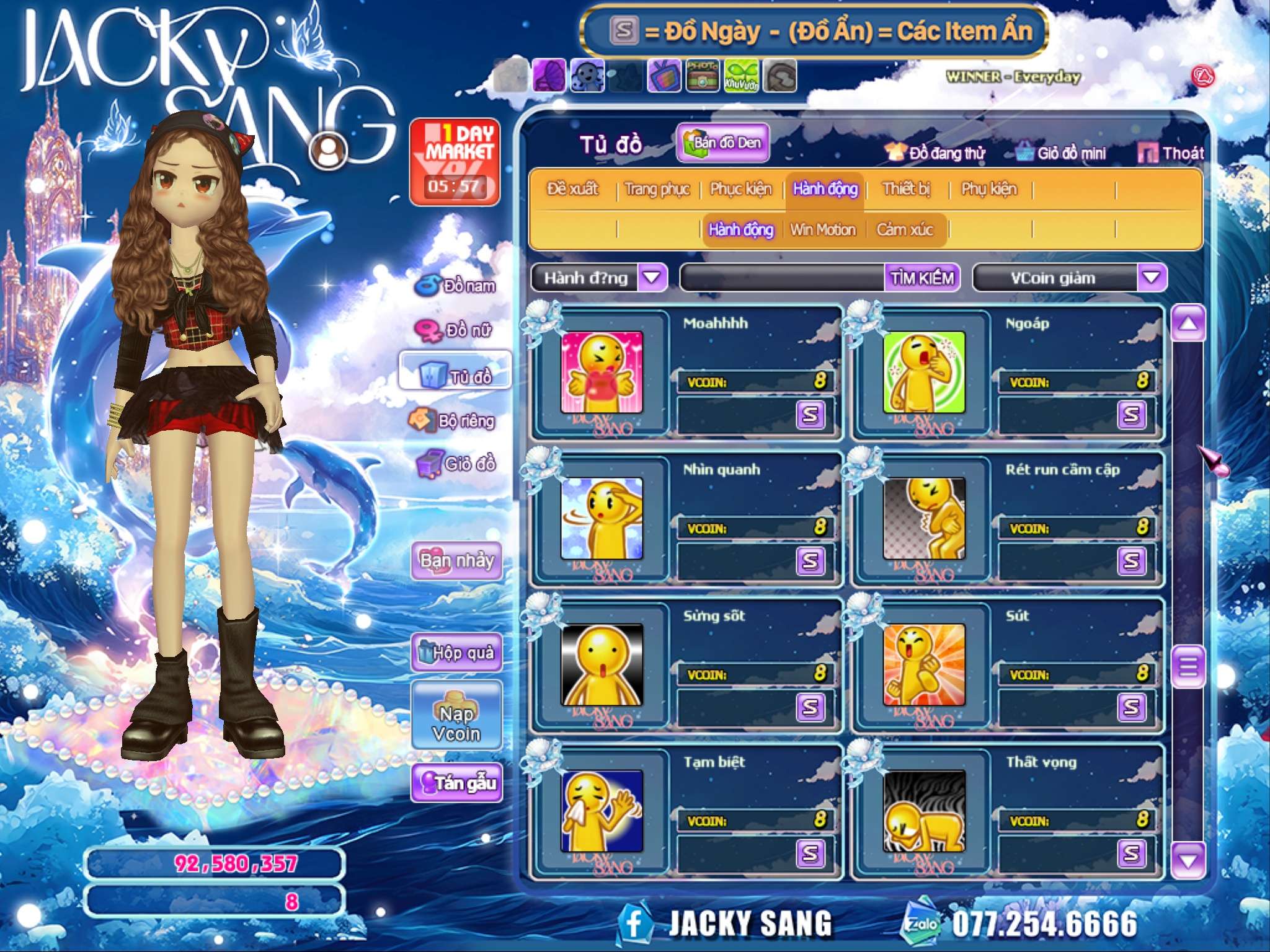This screenshot has width=1270, height=952.
Task: Open the Giỏ đồ cart menu
Action: point(457,464)
